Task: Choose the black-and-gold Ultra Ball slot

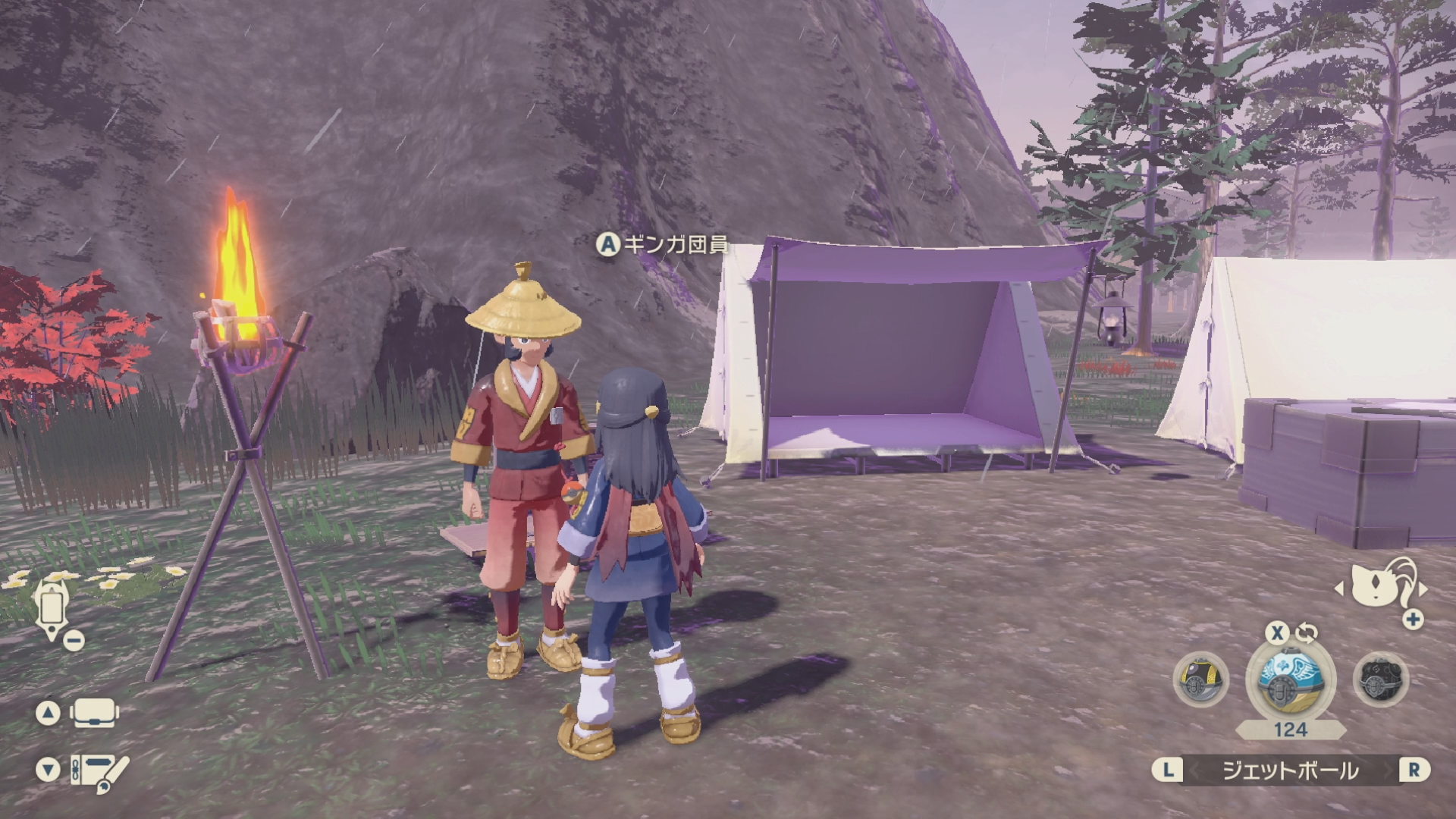Action: click(x=1200, y=680)
